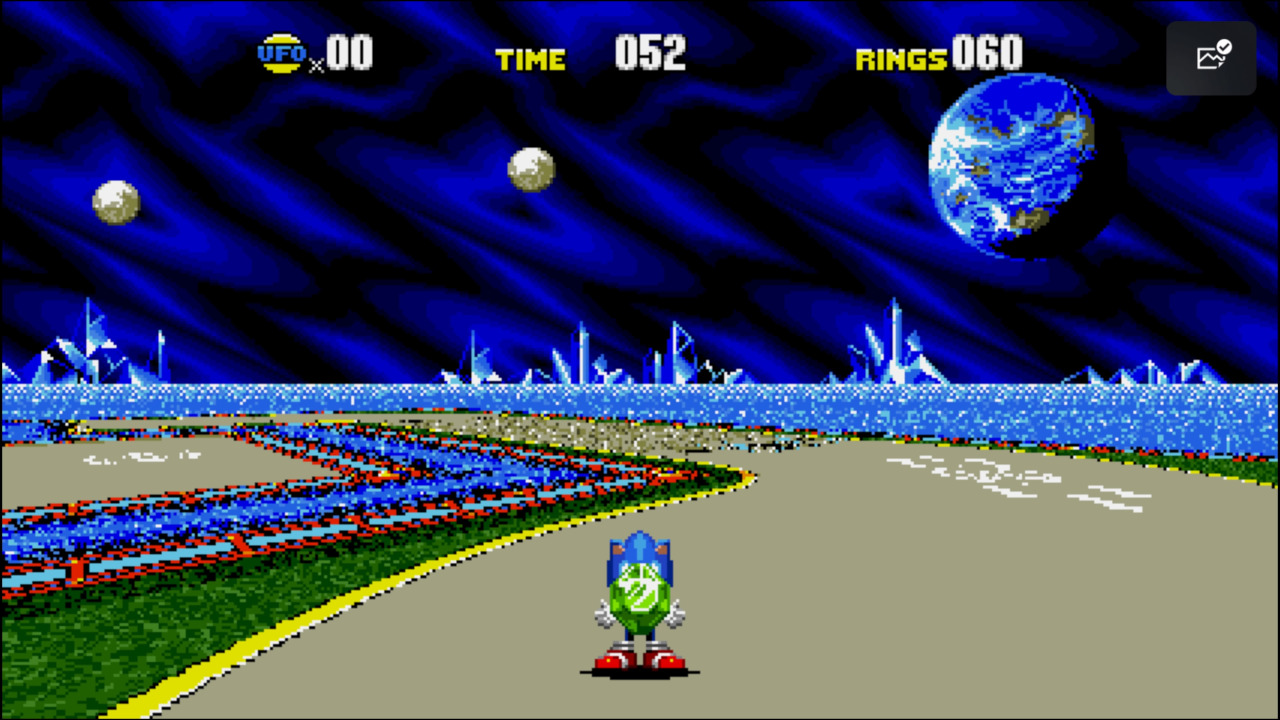Click the center moon in the sky
This screenshot has height=720, width=1280.
pos(532,168)
